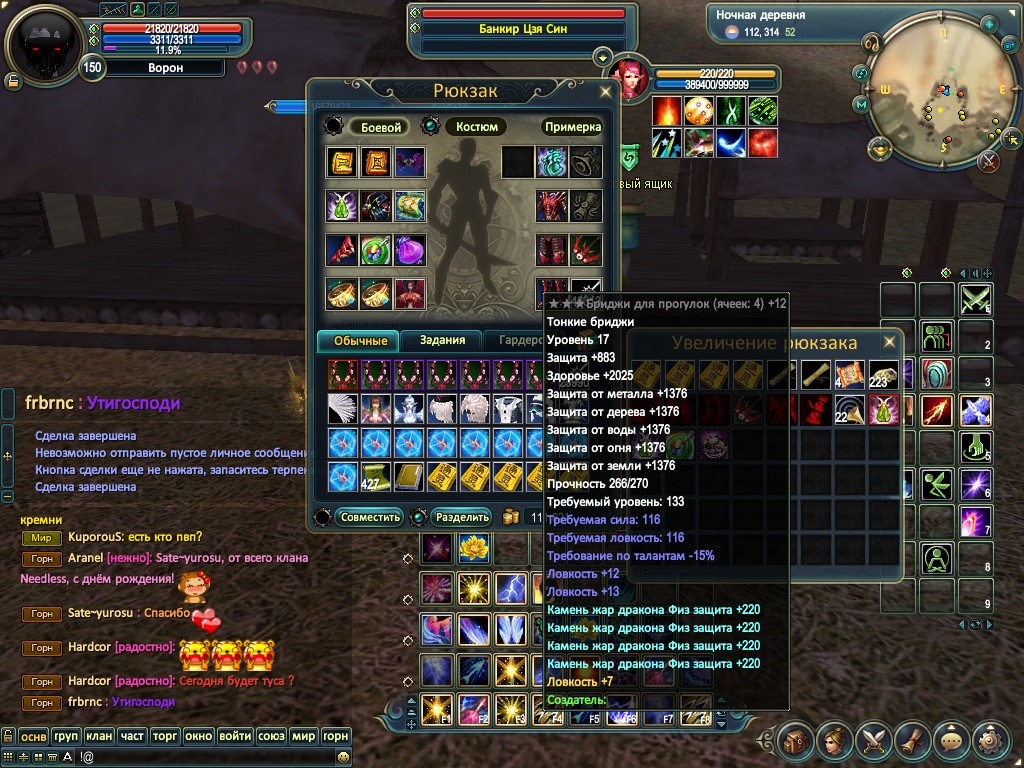This screenshot has height=768, width=1024.
Task: Open the мир chat channel
Action: [303, 736]
